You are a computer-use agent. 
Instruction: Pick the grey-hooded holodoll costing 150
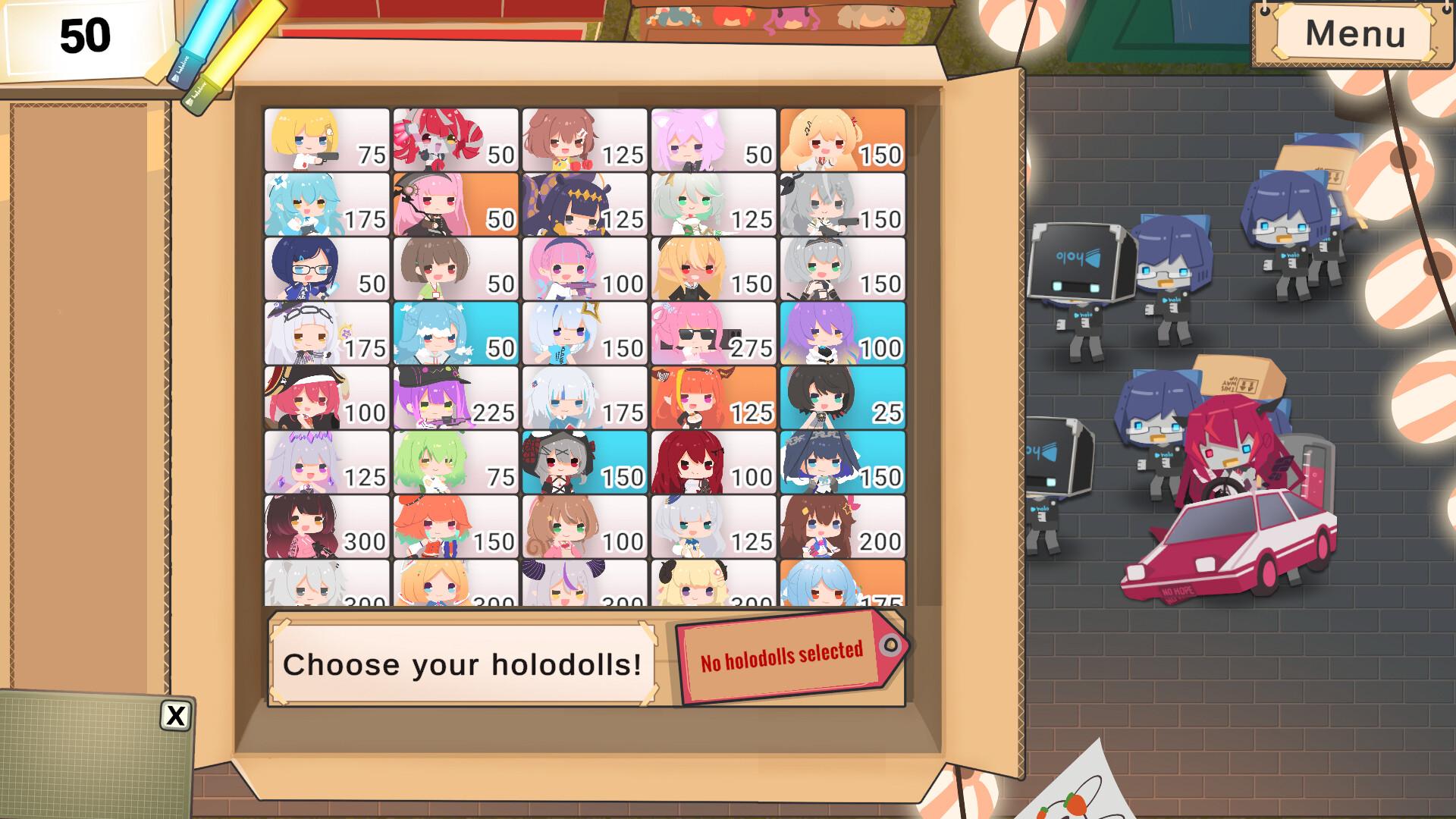point(584,463)
